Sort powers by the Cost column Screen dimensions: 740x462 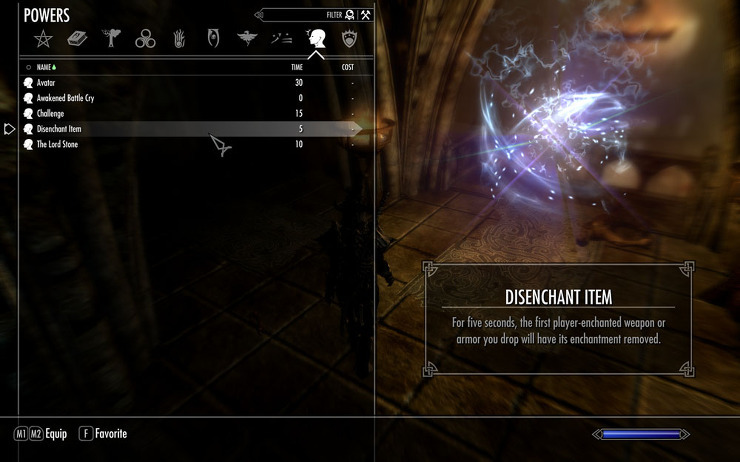(x=347, y=67)
